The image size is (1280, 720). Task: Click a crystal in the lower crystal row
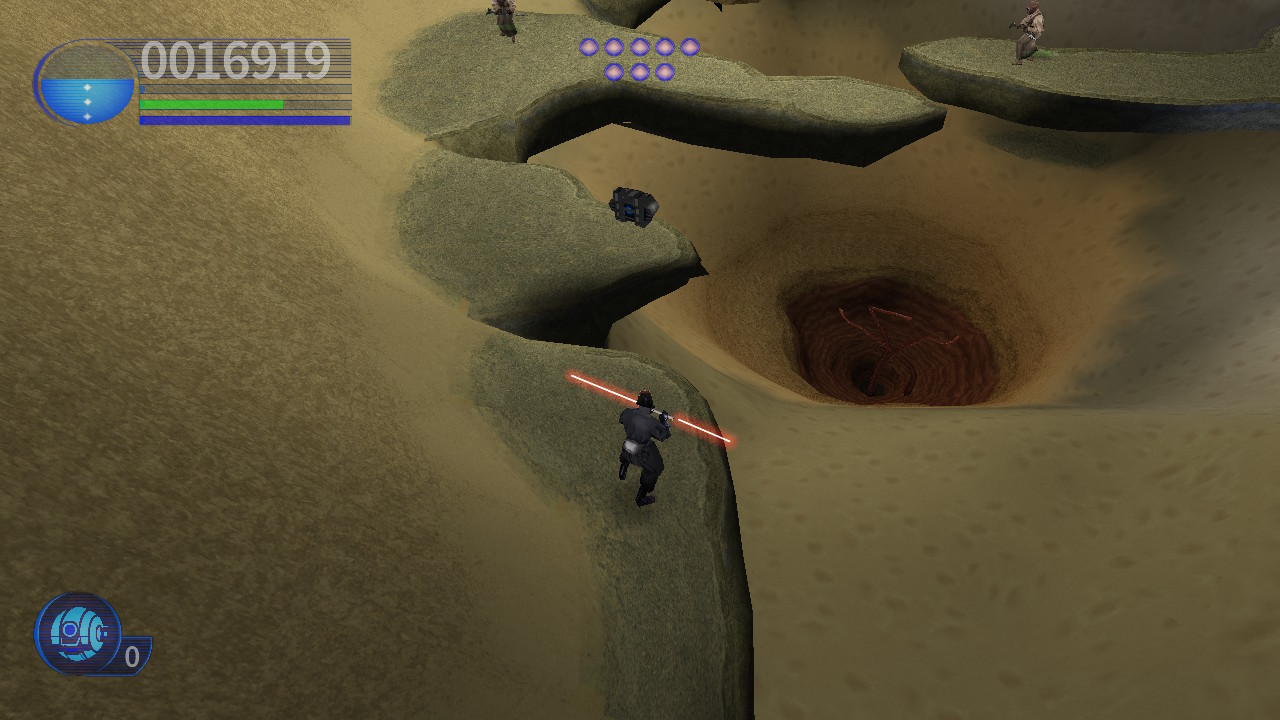click(640, 71)
